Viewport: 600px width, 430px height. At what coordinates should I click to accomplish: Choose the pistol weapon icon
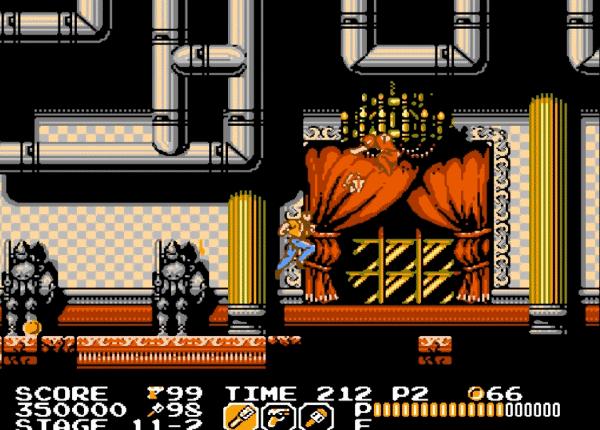pyautogui.click(x=275, y=416)
